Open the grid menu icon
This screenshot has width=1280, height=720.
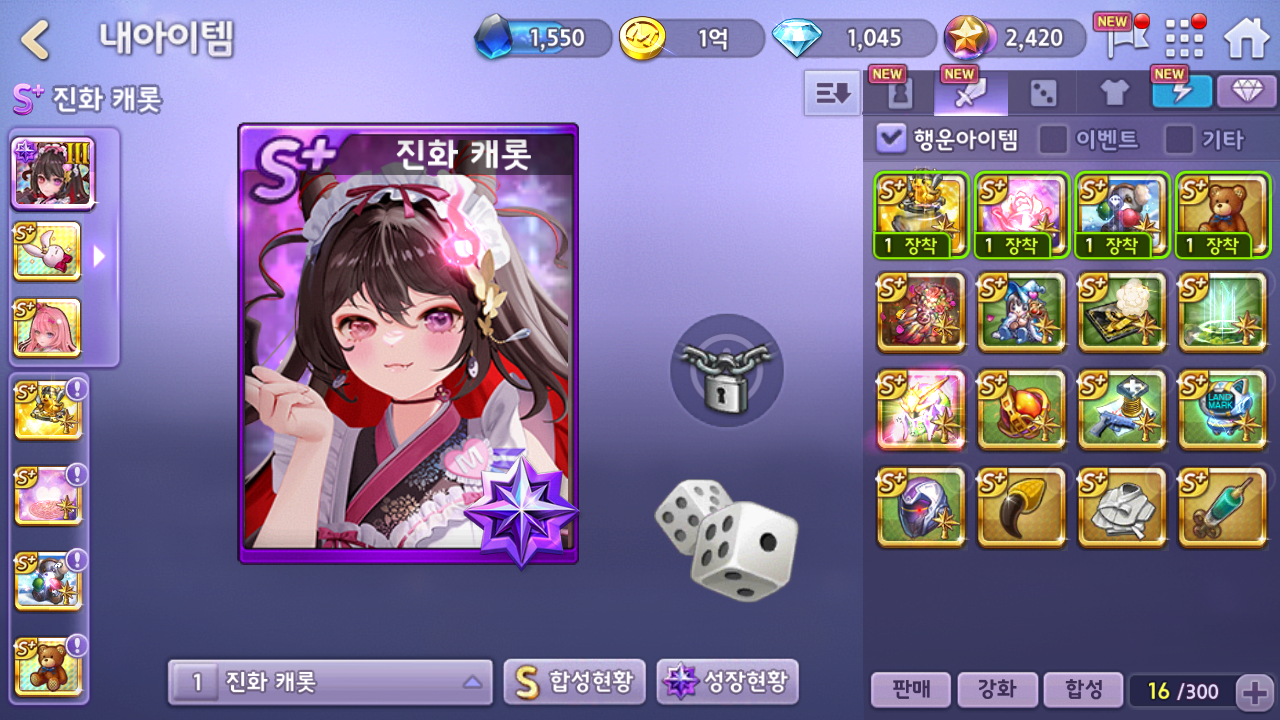(1185, 39)
